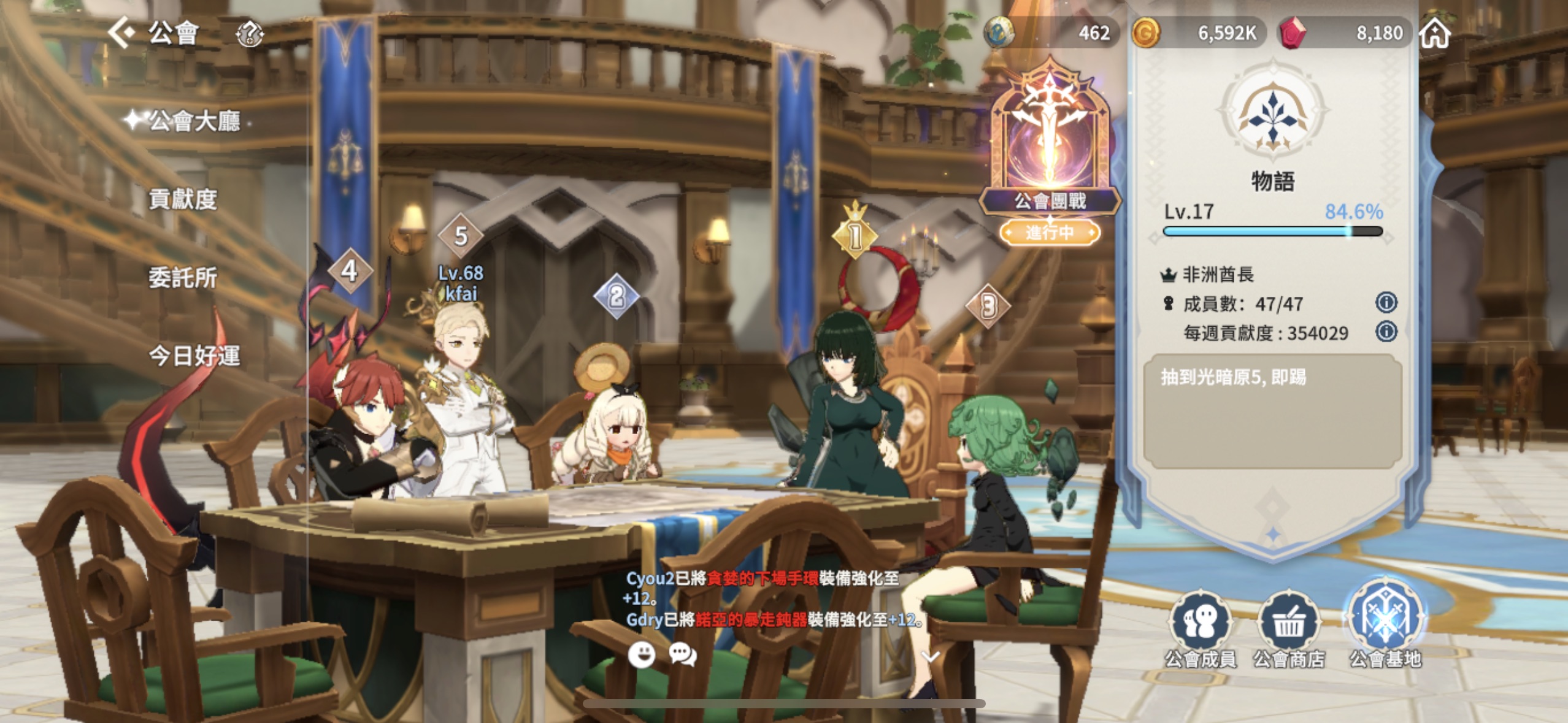Select the rank 1 crown seat marker

tap(855, 235)
